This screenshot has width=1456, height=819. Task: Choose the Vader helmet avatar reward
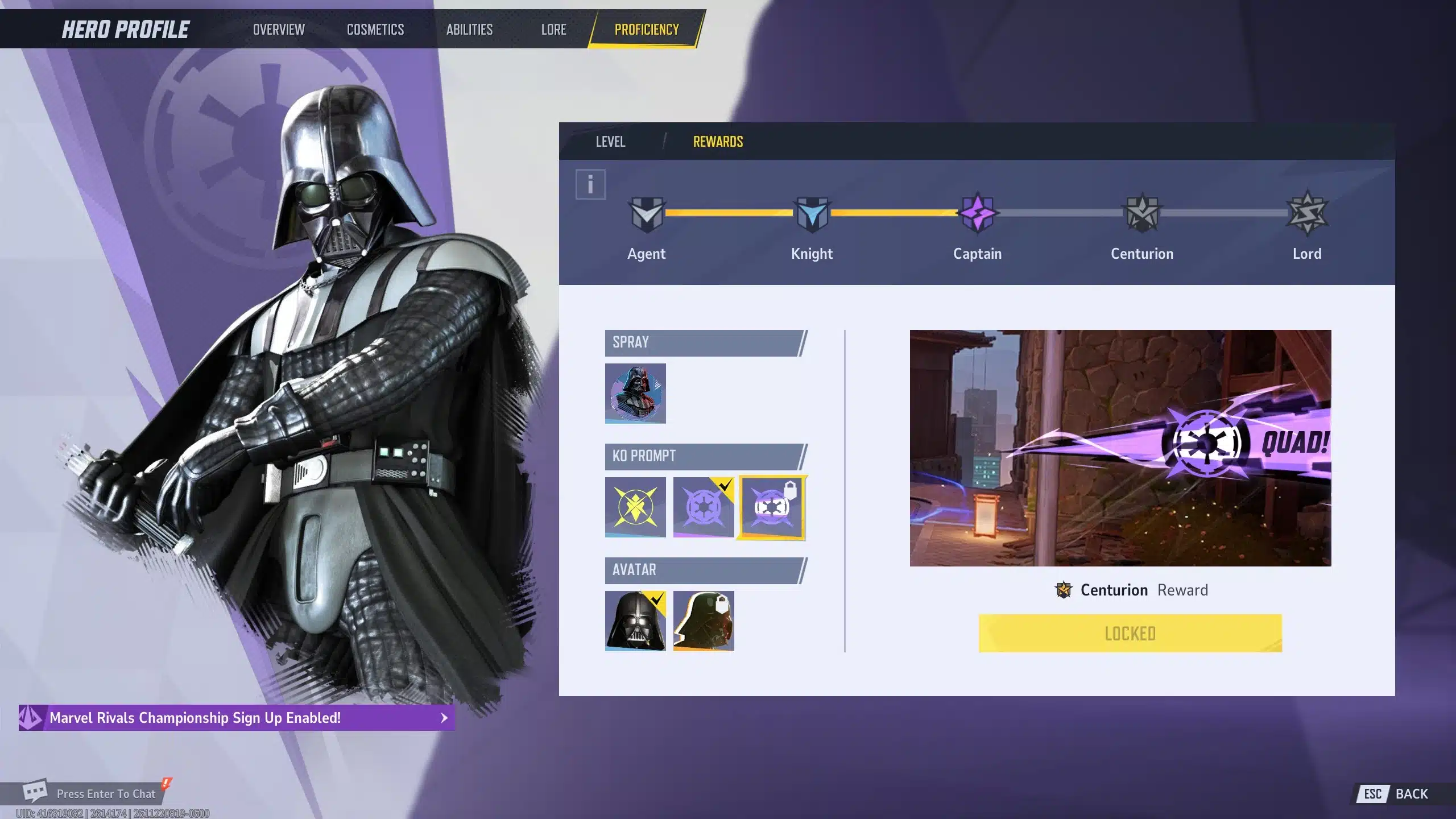[x=635, y=621]
